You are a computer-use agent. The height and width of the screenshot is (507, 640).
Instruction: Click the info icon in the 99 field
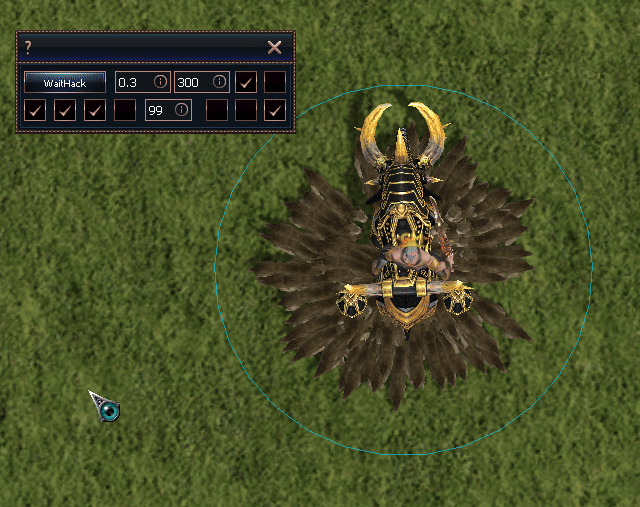tap(181, 110)
